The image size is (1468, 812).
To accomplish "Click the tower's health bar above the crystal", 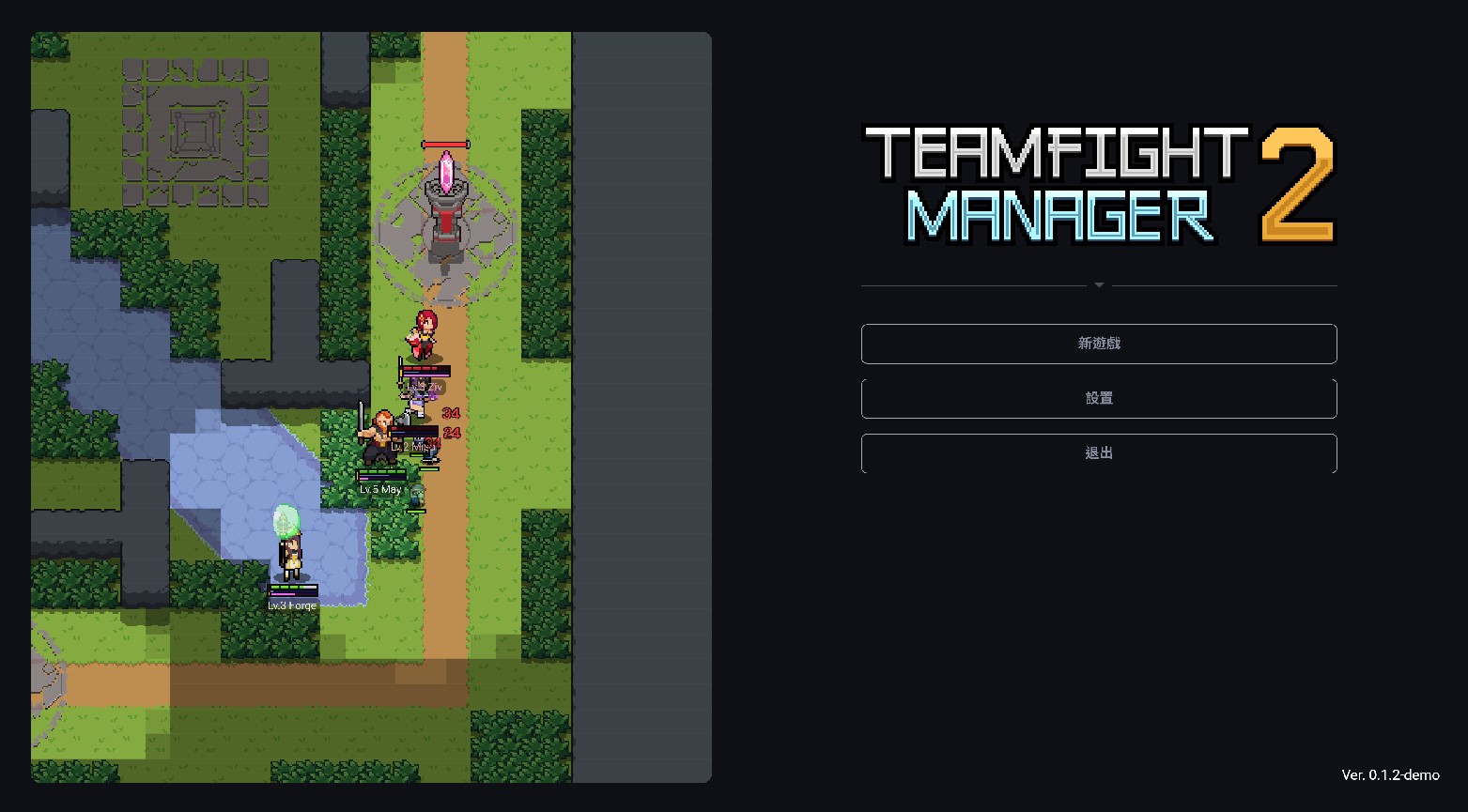I will (x=443, y=144).
